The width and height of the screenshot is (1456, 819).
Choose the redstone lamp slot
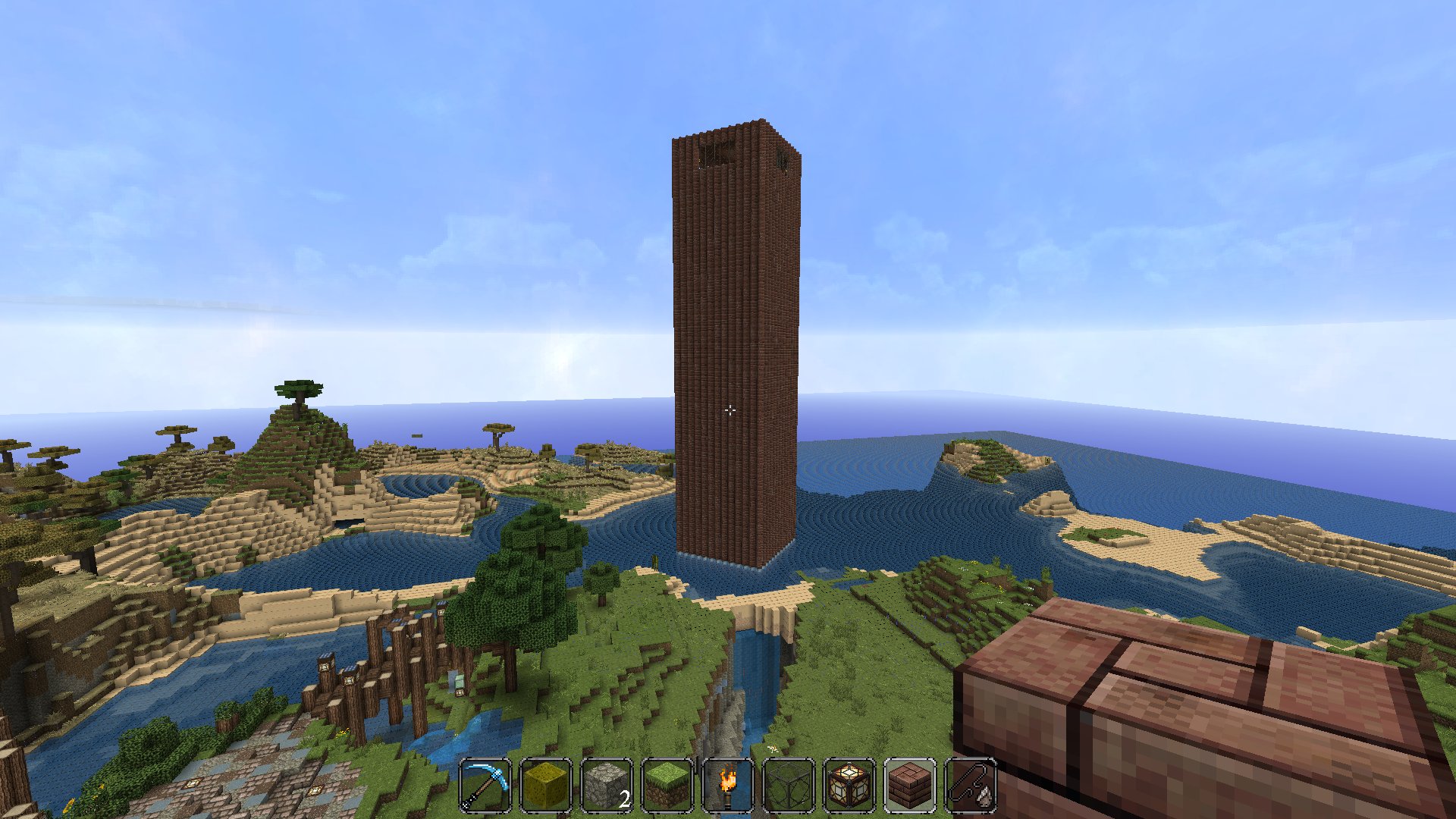point(849,786)
